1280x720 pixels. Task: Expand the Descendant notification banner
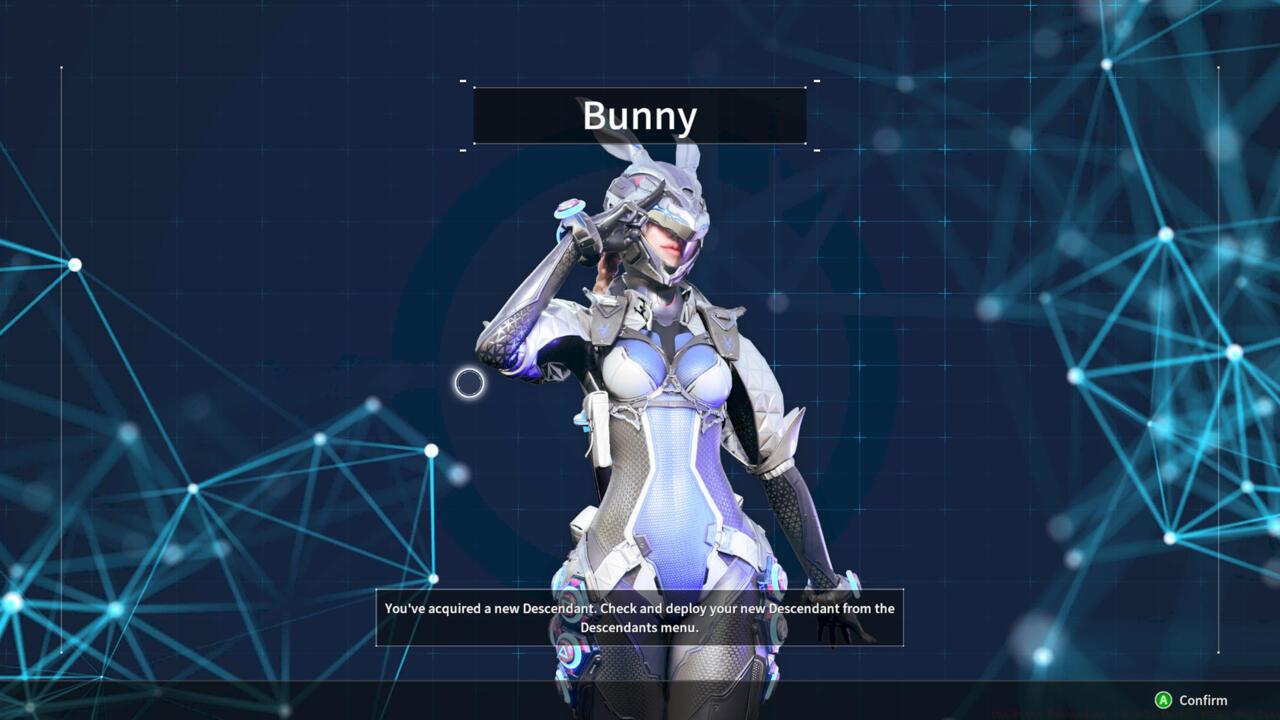pos(640,617)
